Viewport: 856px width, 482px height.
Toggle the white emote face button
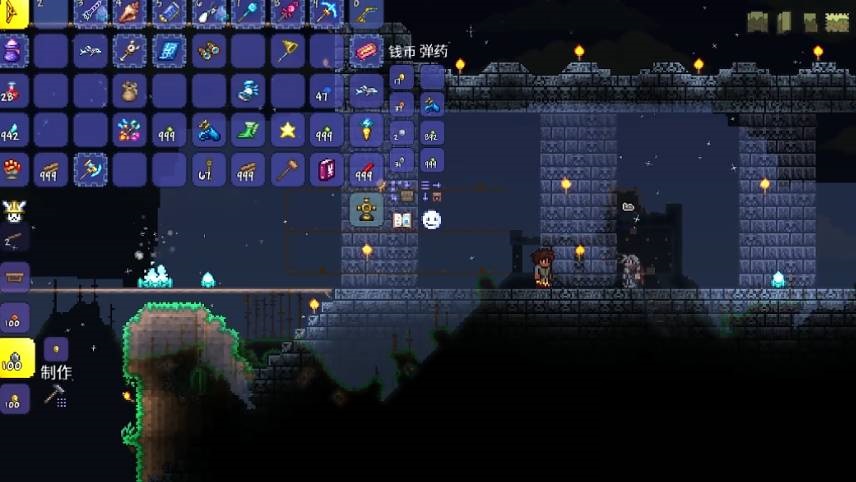(431, 219)
